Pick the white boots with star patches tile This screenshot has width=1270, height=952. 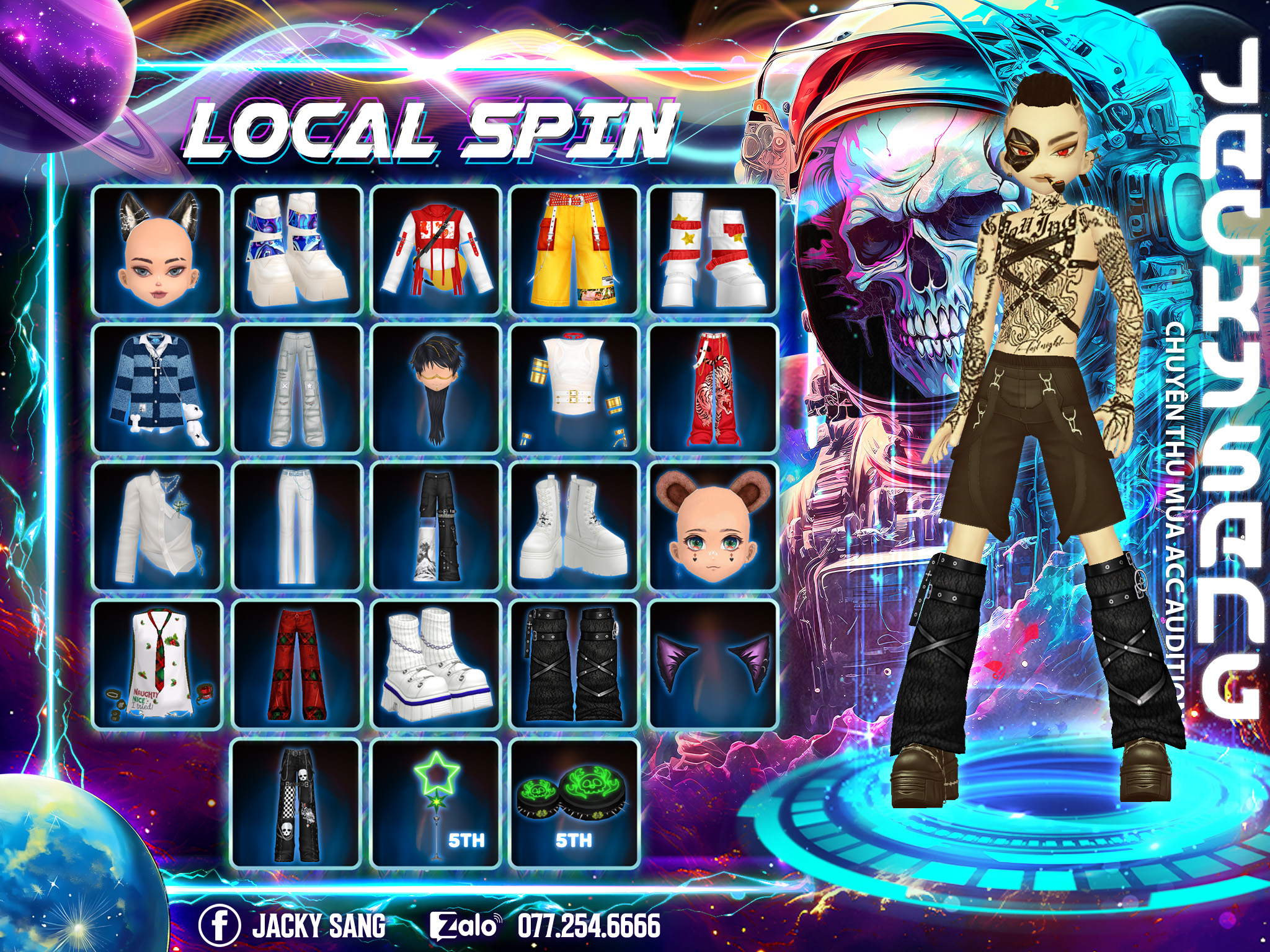pyautogui.click(x=713, y=250)
